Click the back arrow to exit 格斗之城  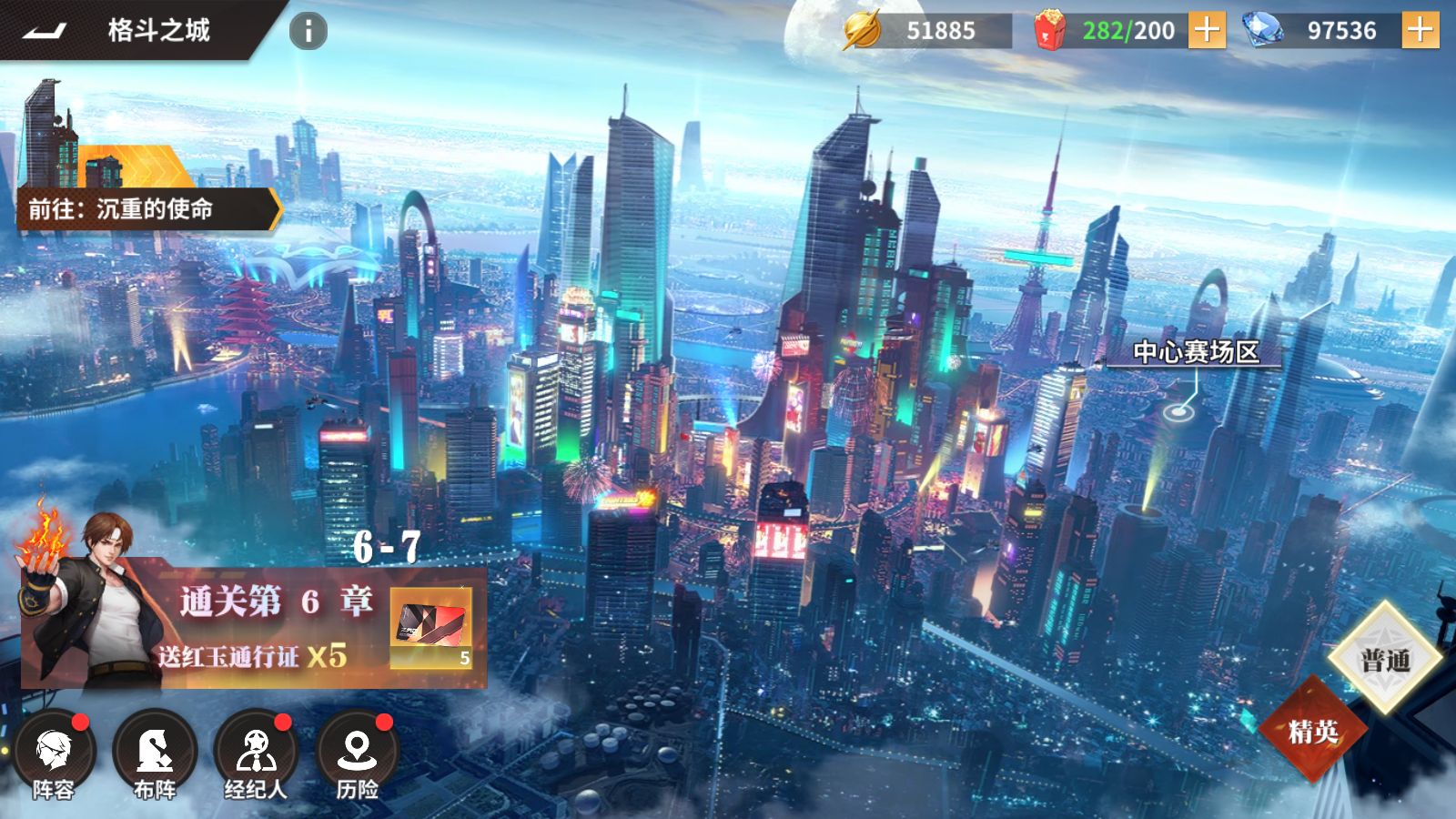tap(44, 29)
